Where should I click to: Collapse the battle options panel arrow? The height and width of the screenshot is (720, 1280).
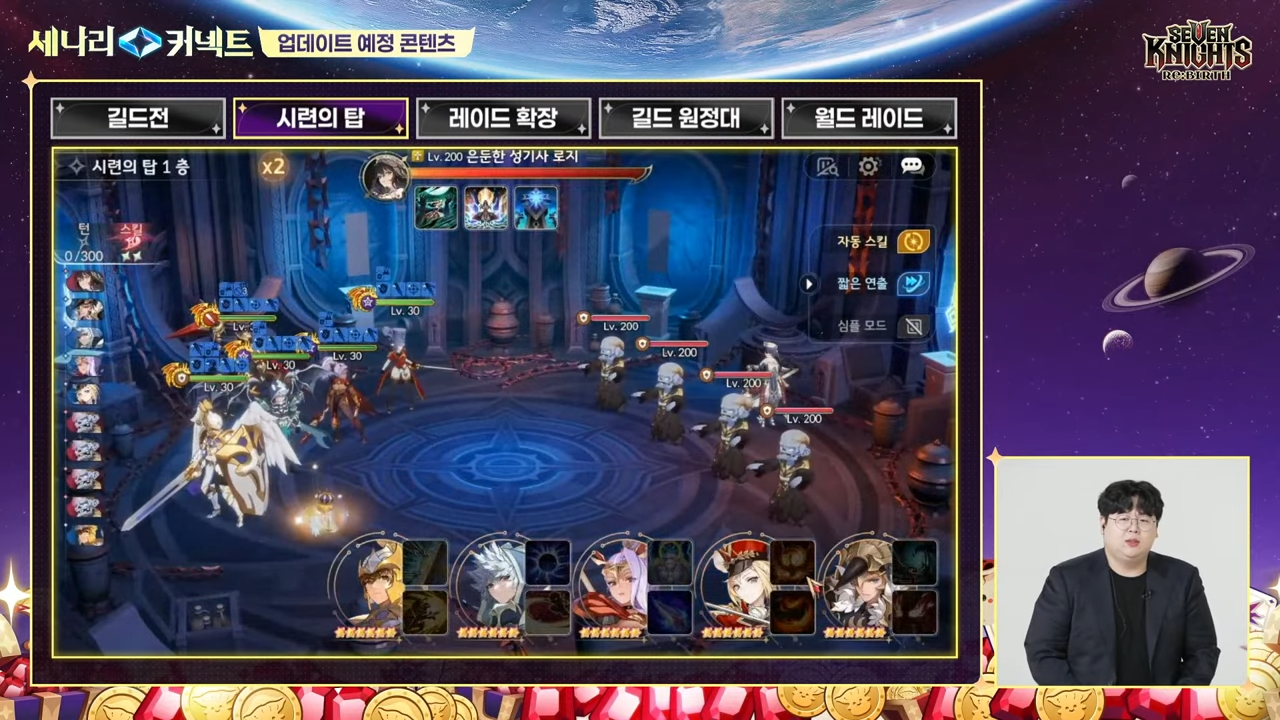click(810, 284)
